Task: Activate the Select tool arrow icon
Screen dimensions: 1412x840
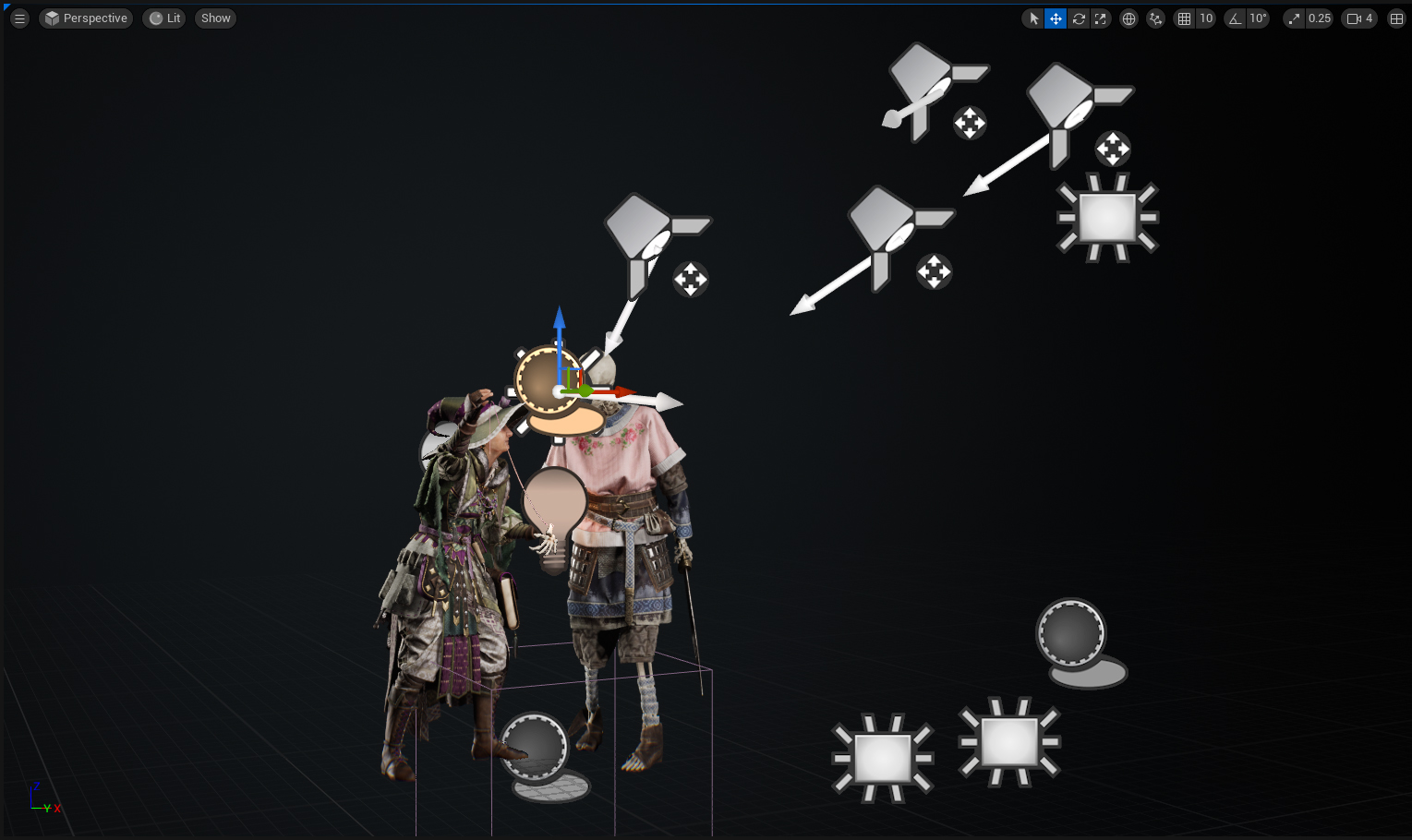Action: (x=1032, y=18)
